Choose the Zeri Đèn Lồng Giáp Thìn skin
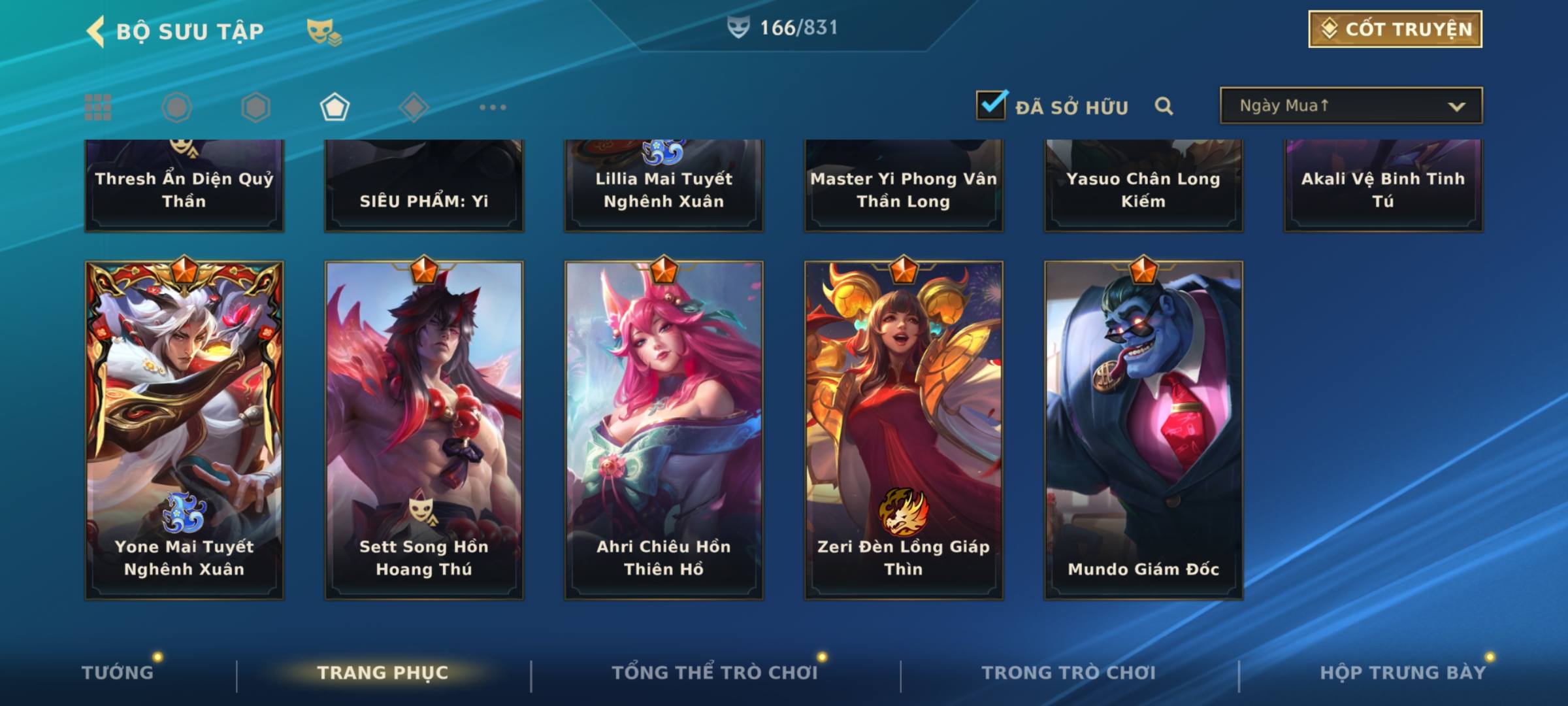Image resolution: width=1568 pixels, height=706 pixels. (x=904, y=429)
